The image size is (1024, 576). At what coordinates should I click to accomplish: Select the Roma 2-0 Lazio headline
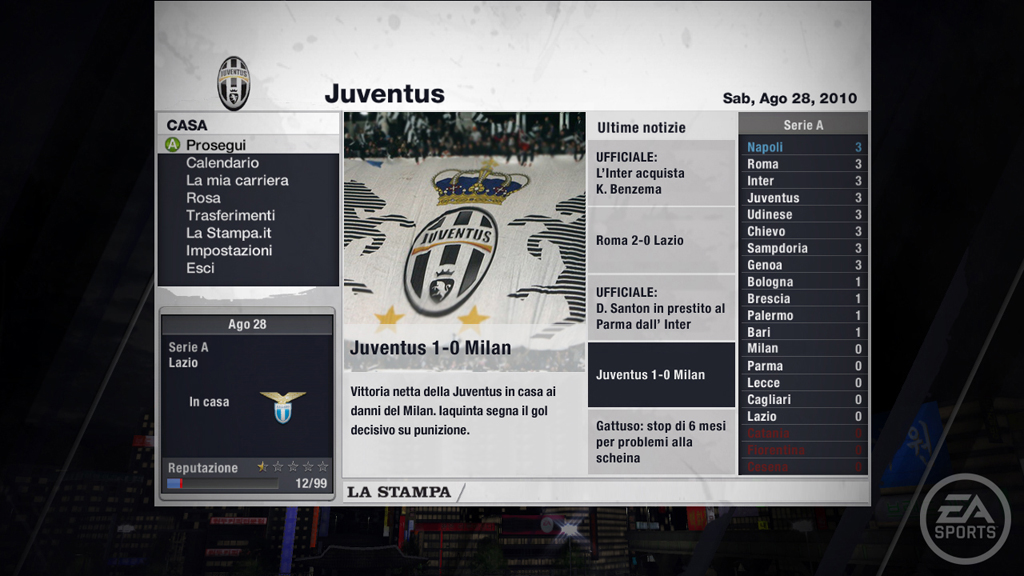tap(660, 240)
